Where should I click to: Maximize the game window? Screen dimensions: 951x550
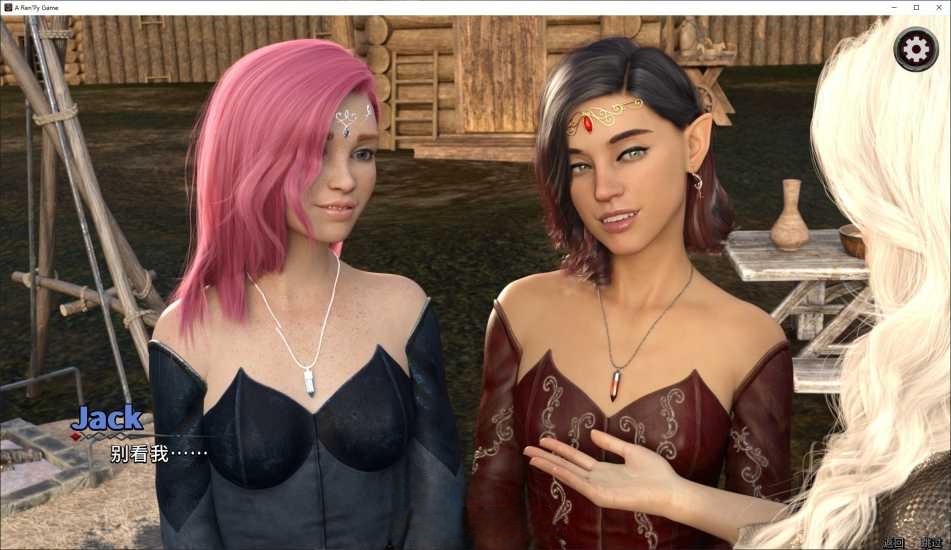[x=916, y=7]
